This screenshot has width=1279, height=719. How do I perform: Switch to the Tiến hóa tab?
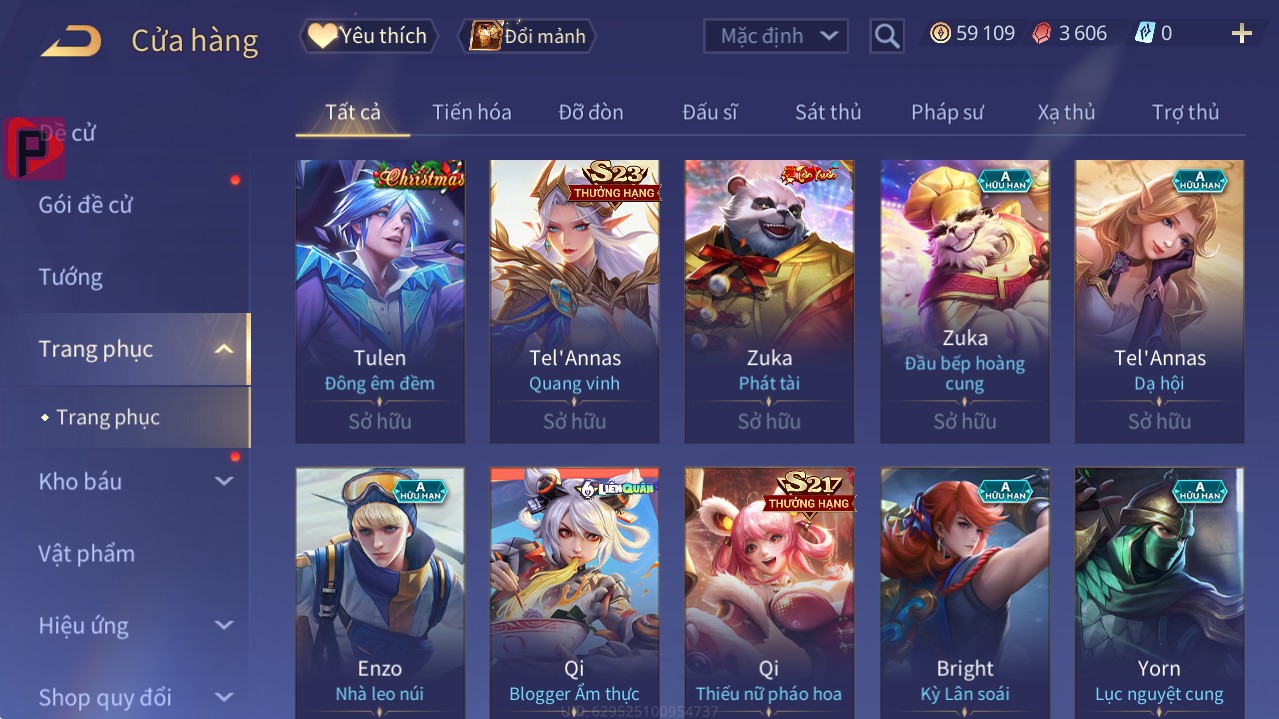point(471,112)
